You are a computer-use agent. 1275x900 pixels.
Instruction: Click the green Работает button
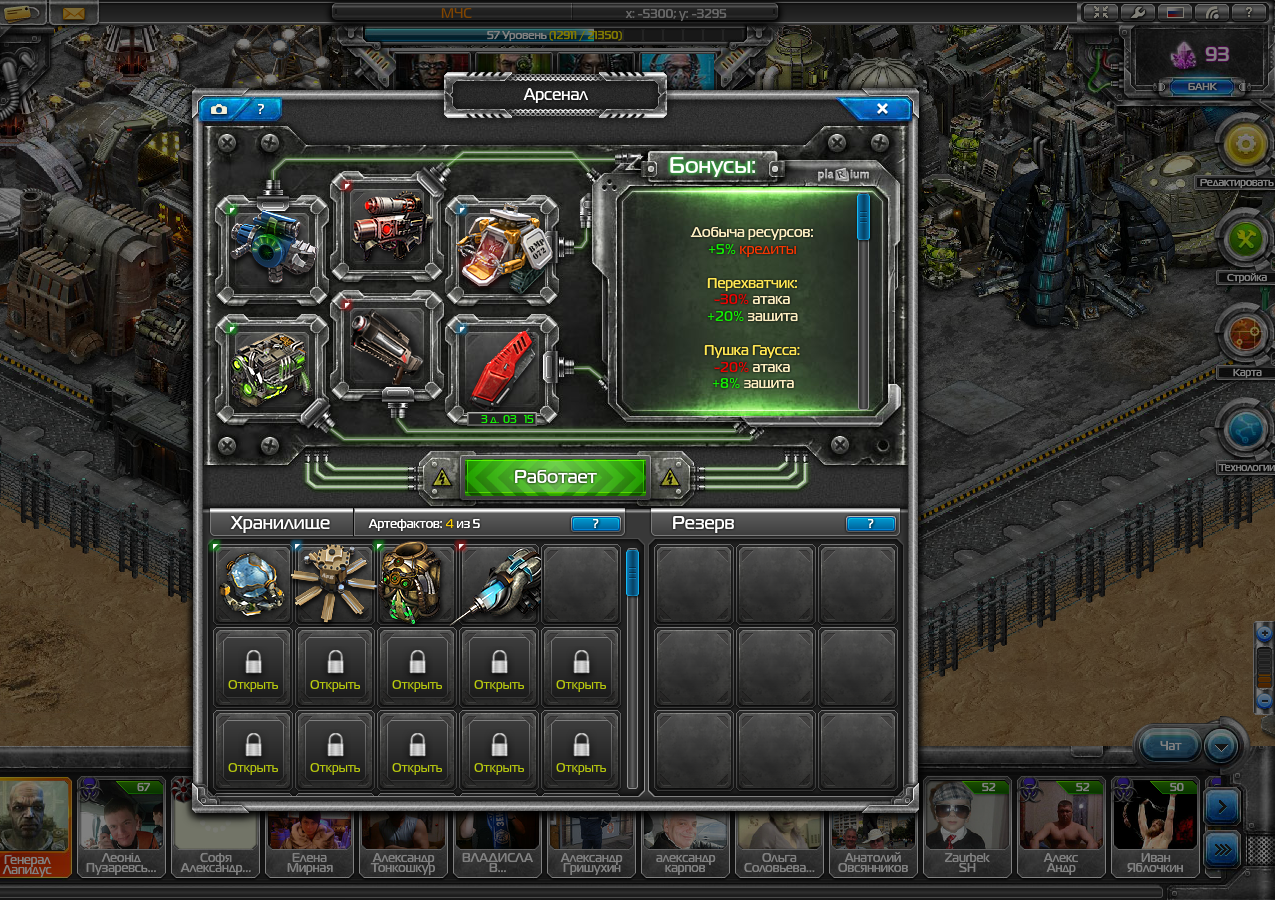point(555,477)
